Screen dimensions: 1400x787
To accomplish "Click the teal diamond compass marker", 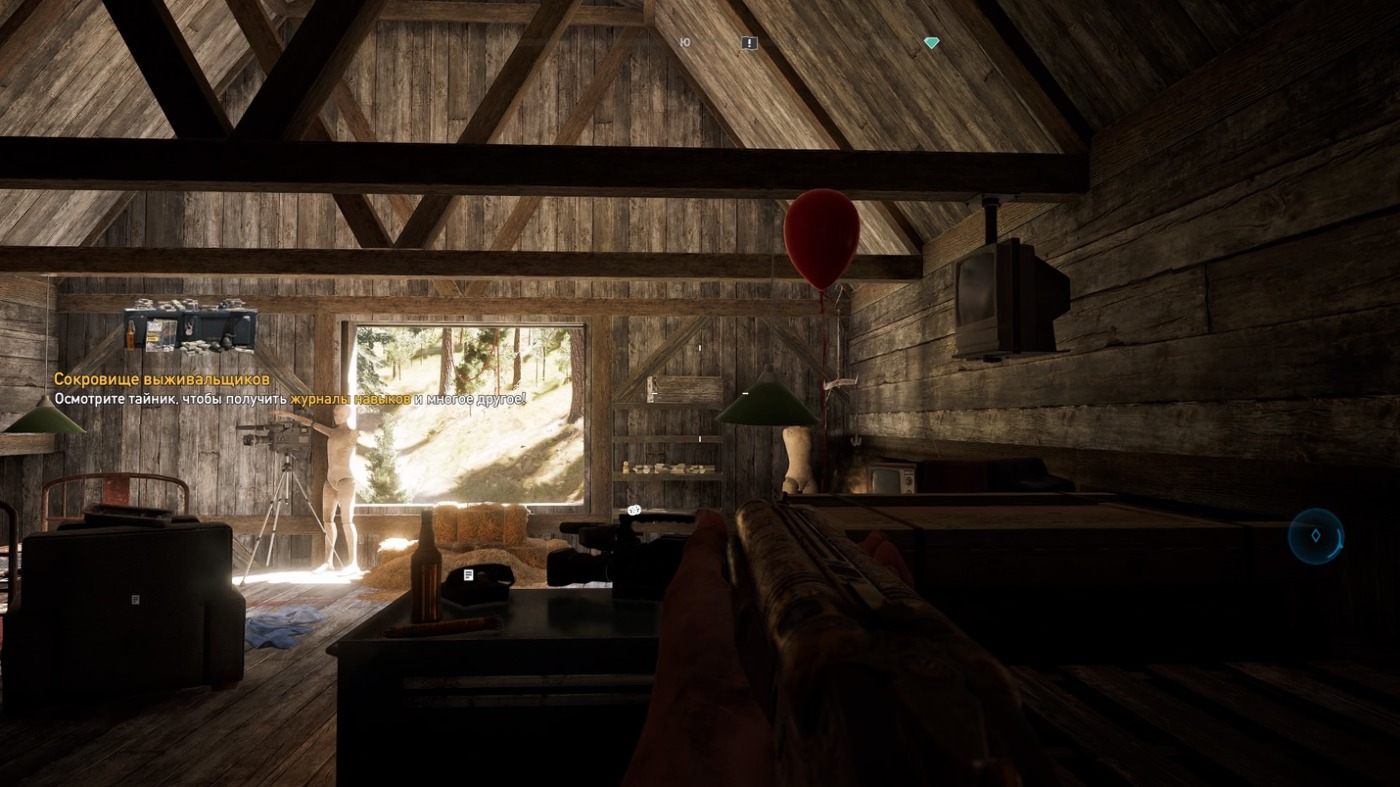I will tap(931, 43).
